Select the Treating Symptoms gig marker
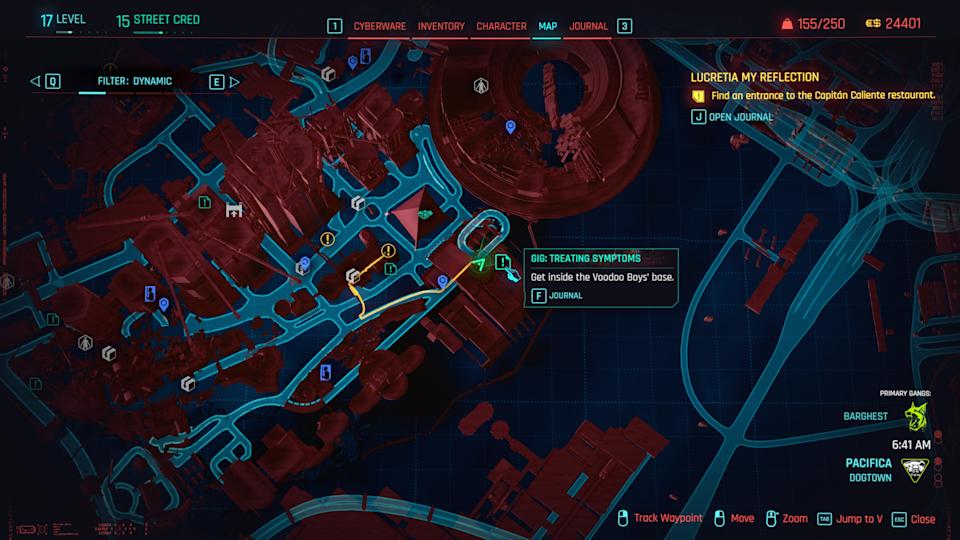Screen dimensions: 960x540 tap(504, 264)
